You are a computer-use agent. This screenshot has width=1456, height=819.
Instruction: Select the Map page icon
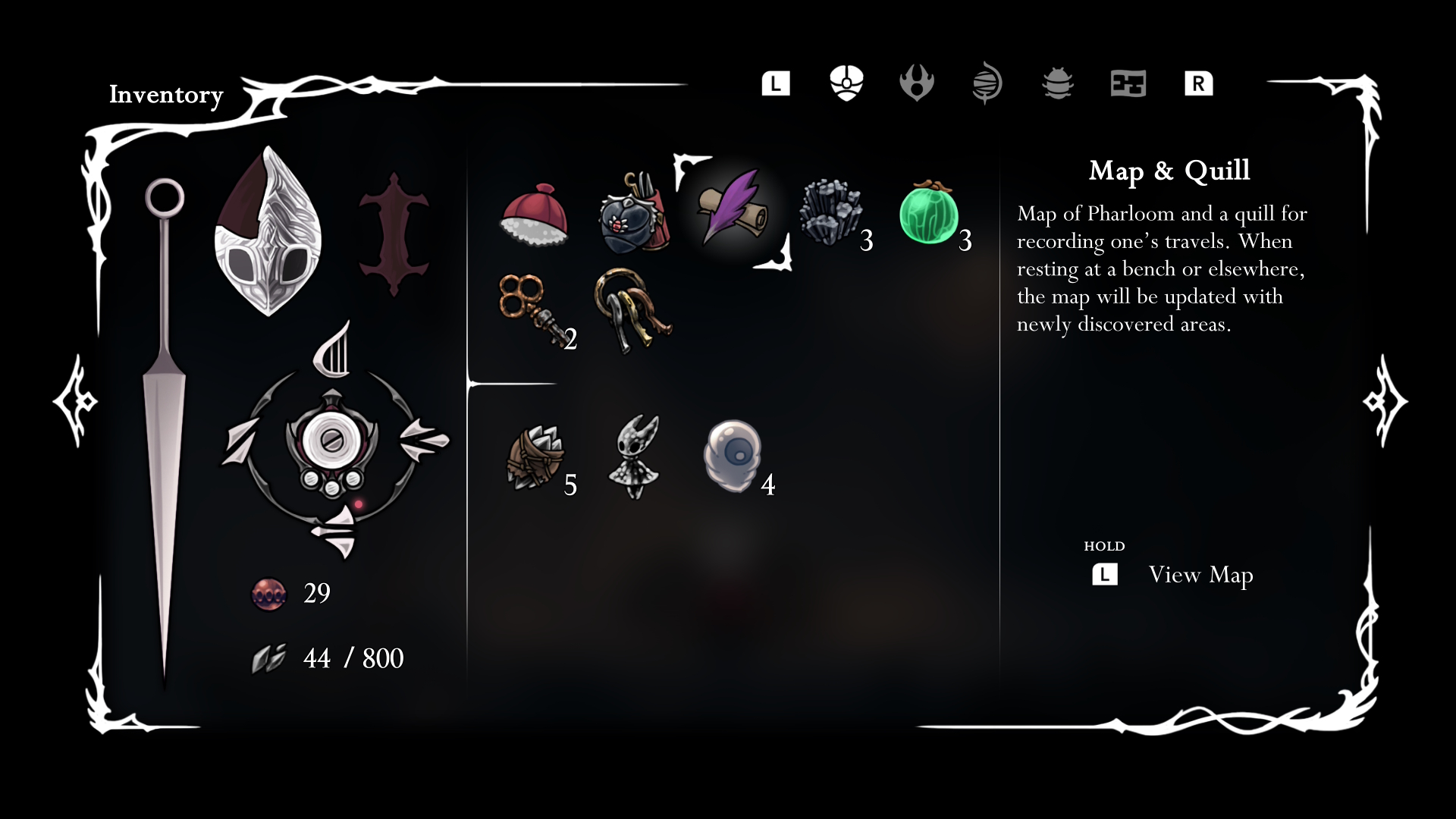tap(1128, 83)
